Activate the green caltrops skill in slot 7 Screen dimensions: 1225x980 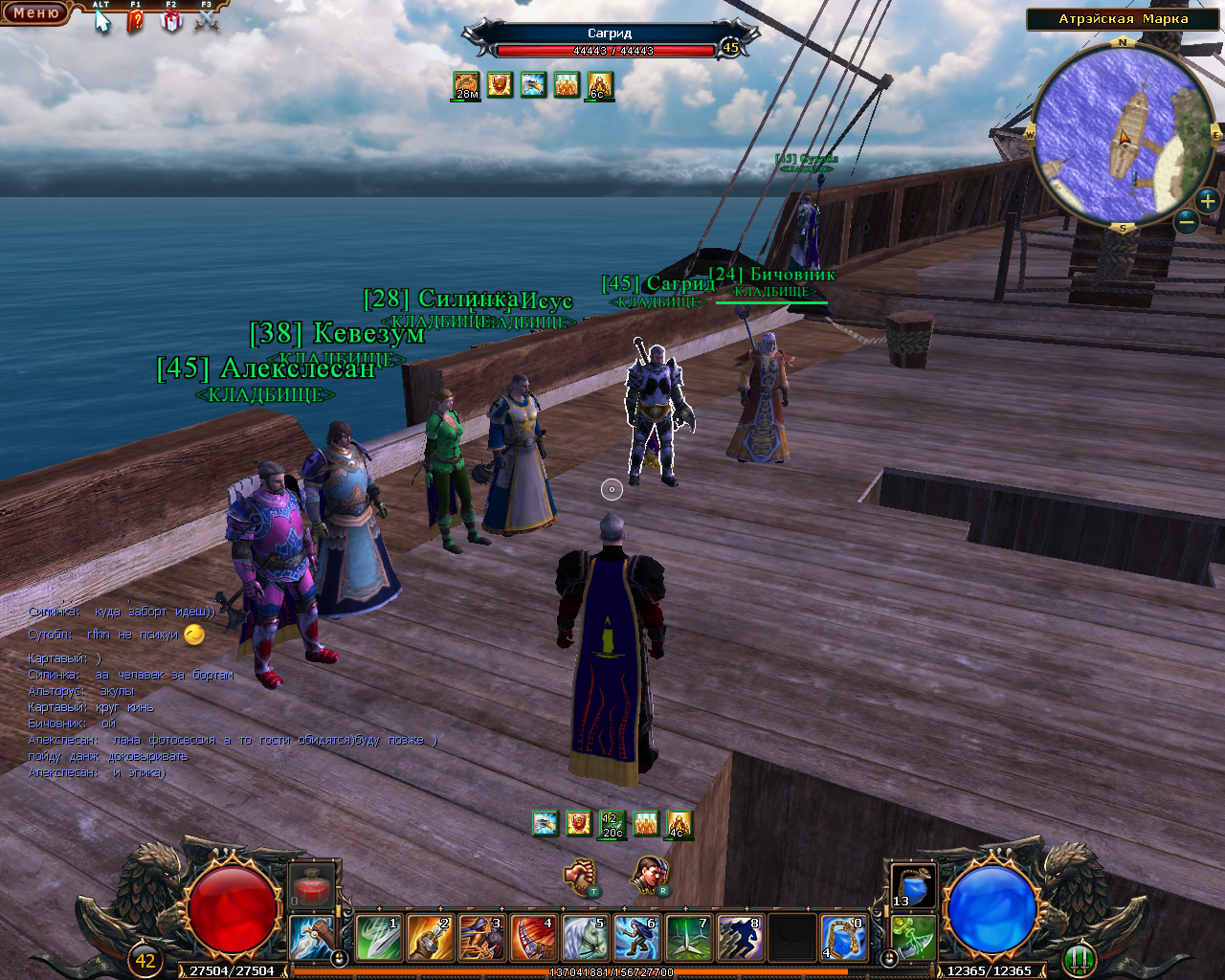pos(688,938)
